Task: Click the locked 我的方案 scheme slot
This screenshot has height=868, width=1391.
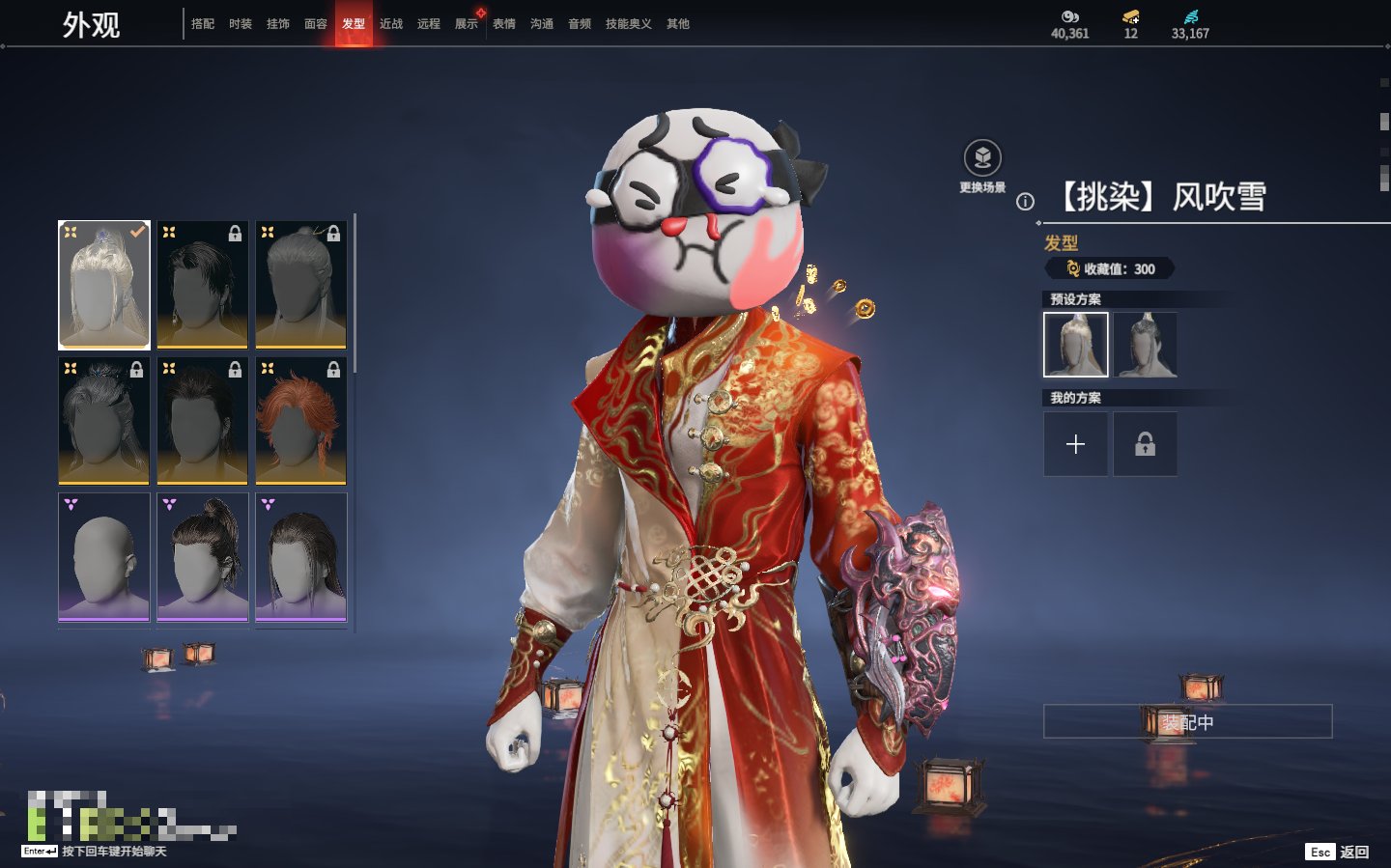Action: (1145, 444)
